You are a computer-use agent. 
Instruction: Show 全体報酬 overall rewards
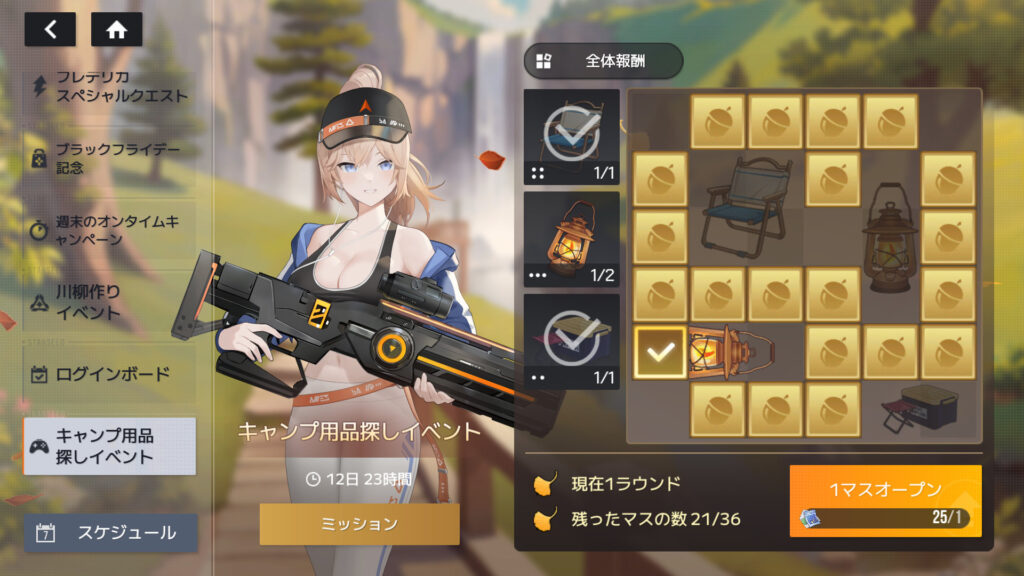coord(603,60)
